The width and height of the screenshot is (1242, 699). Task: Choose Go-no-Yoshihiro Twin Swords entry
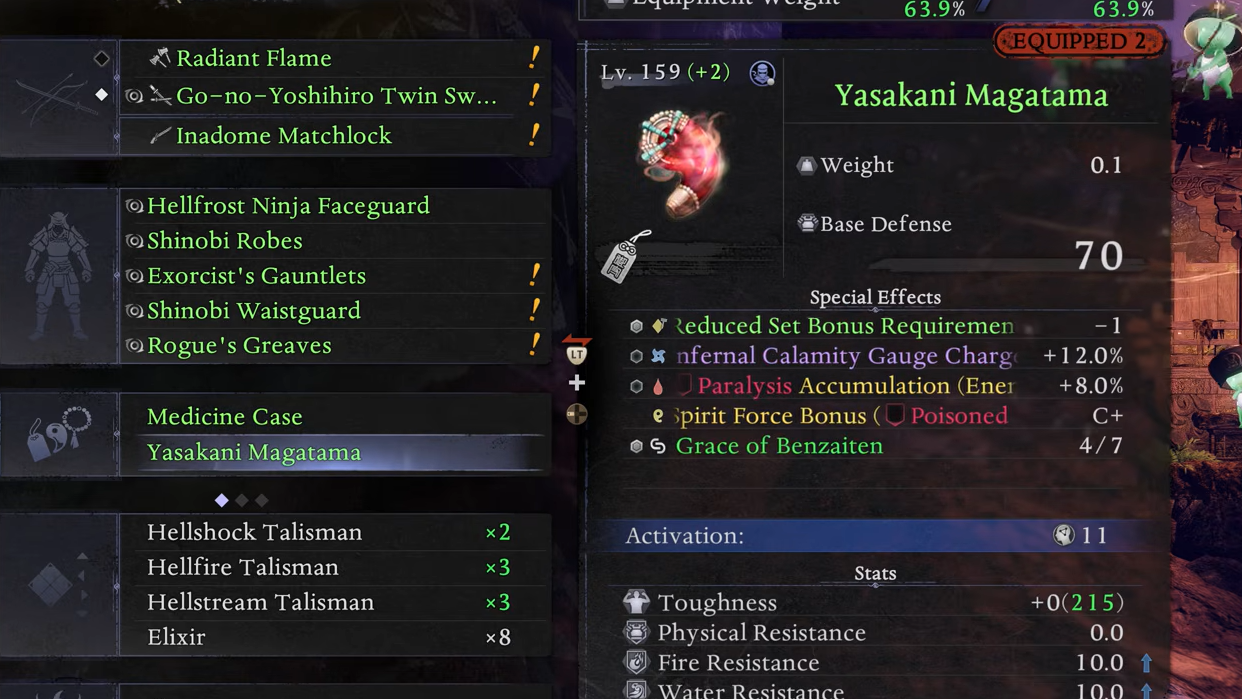[x=336, y=96]
